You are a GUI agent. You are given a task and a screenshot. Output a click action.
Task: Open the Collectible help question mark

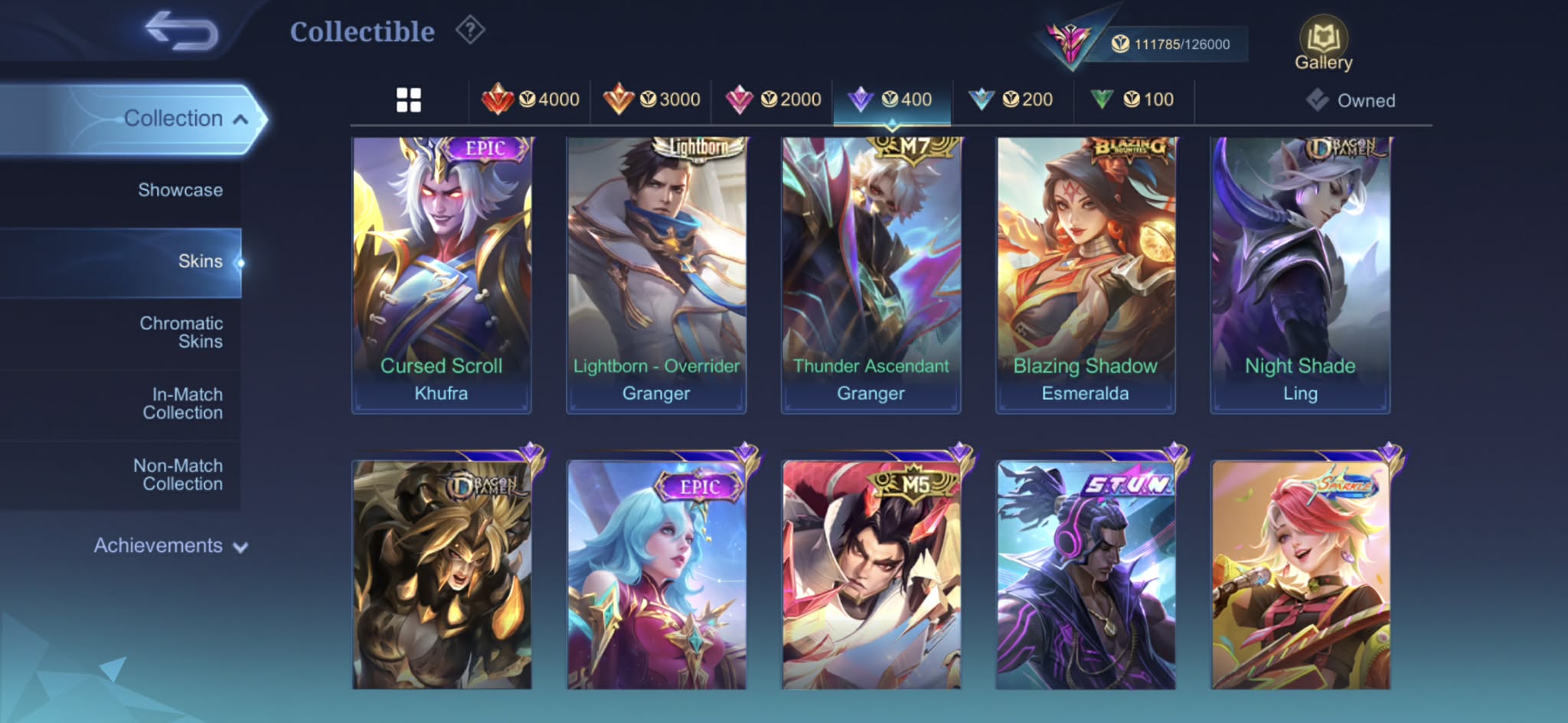(470, 31)
